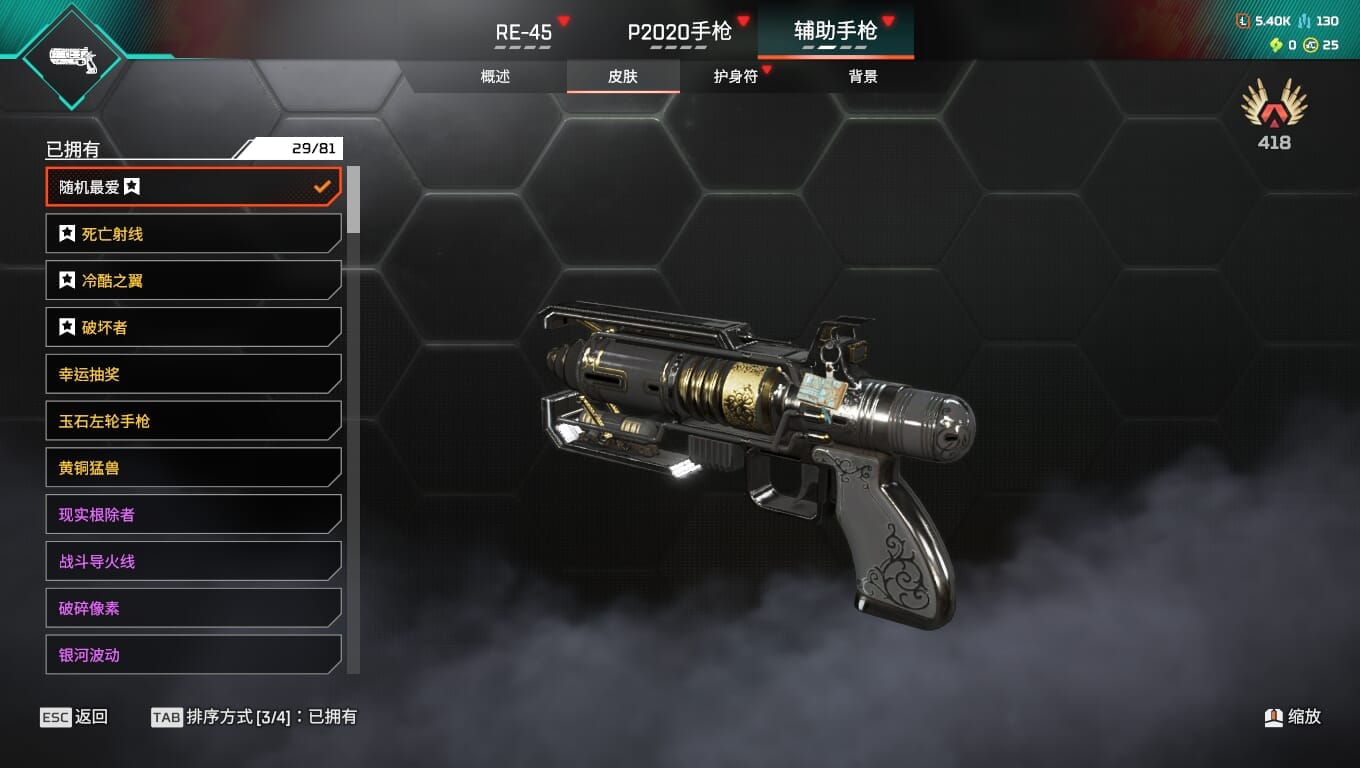Image resolution: width=1360 pixels, height=768 pixels.
Task: Pick the 银河波动 skin
Action: point(193,655)
